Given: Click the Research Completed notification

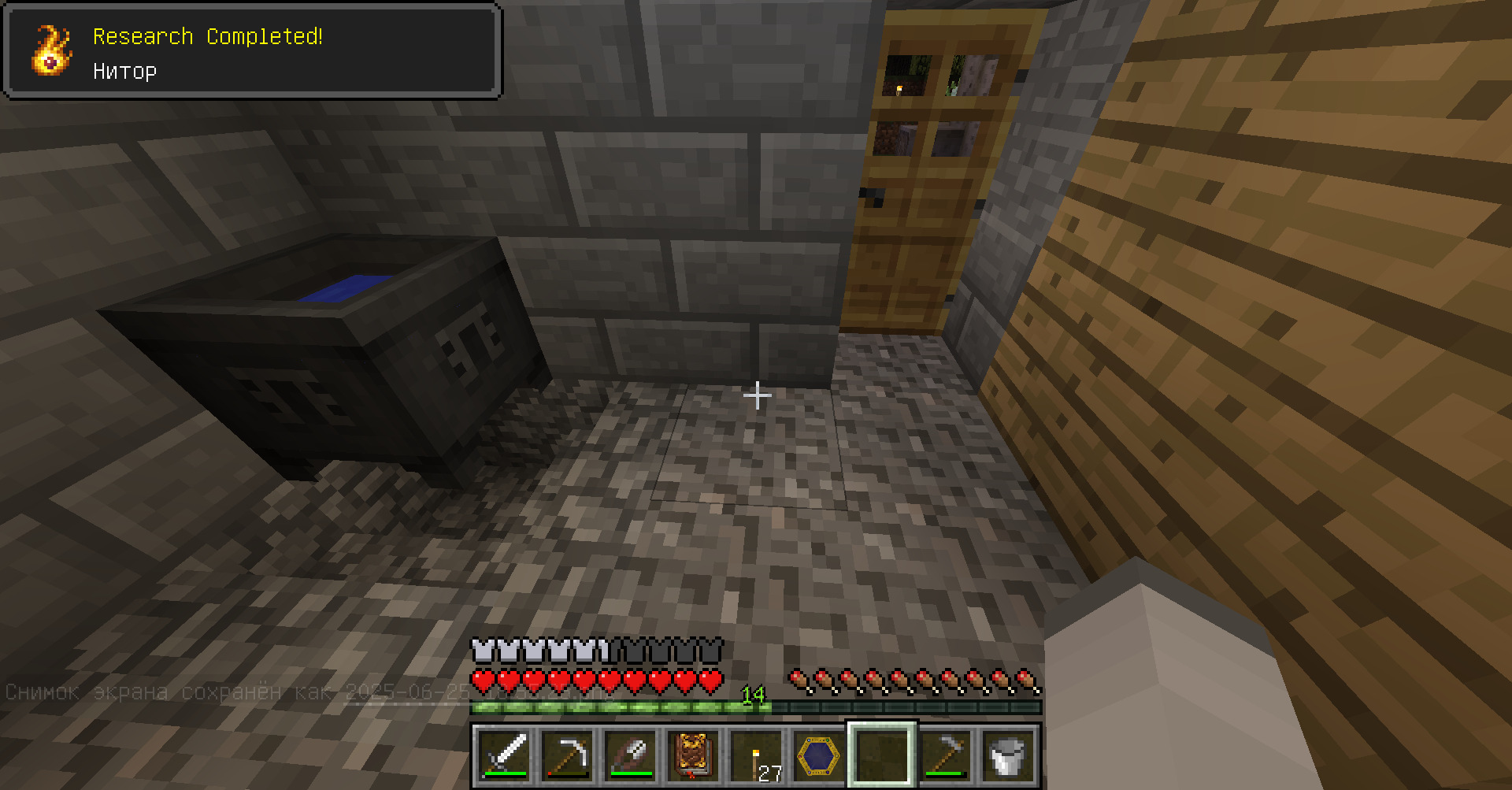Looking at the screenshot, I should pyautogui.click(x=252, y=51).
